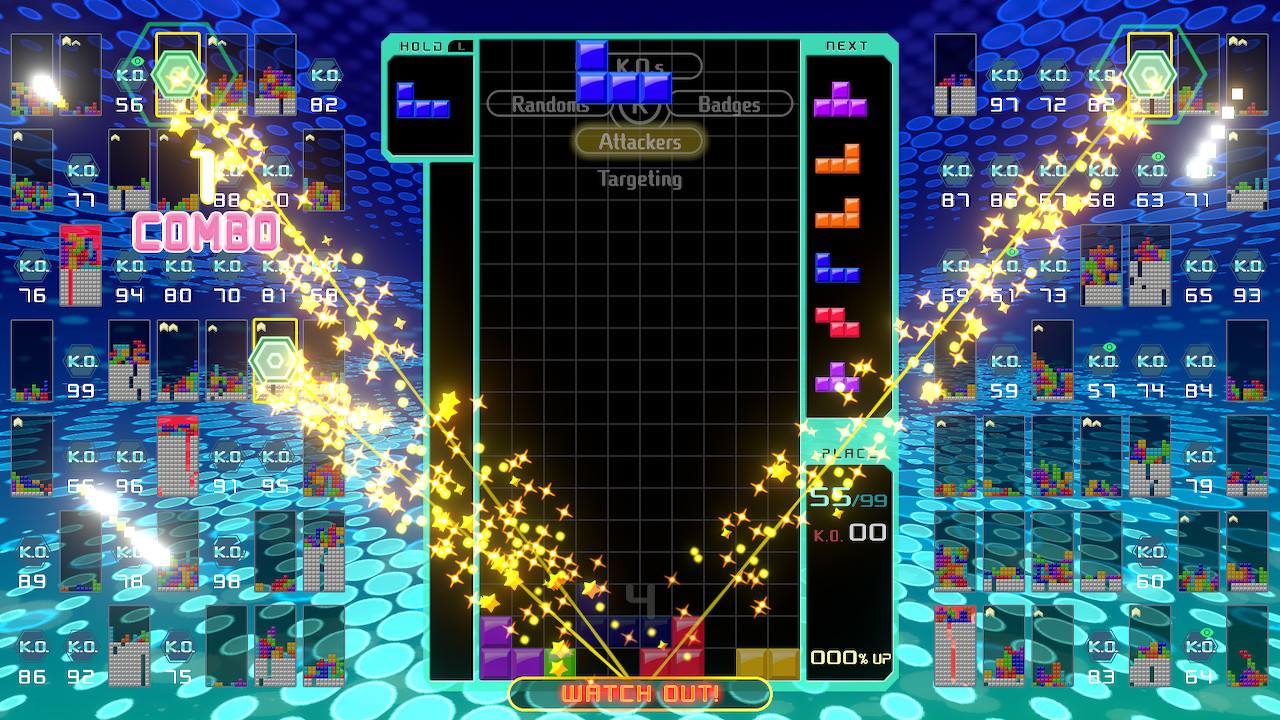1280x720 pixels.
Task: Pick the K.O.s targeting option
Action: tap(641, 67)
